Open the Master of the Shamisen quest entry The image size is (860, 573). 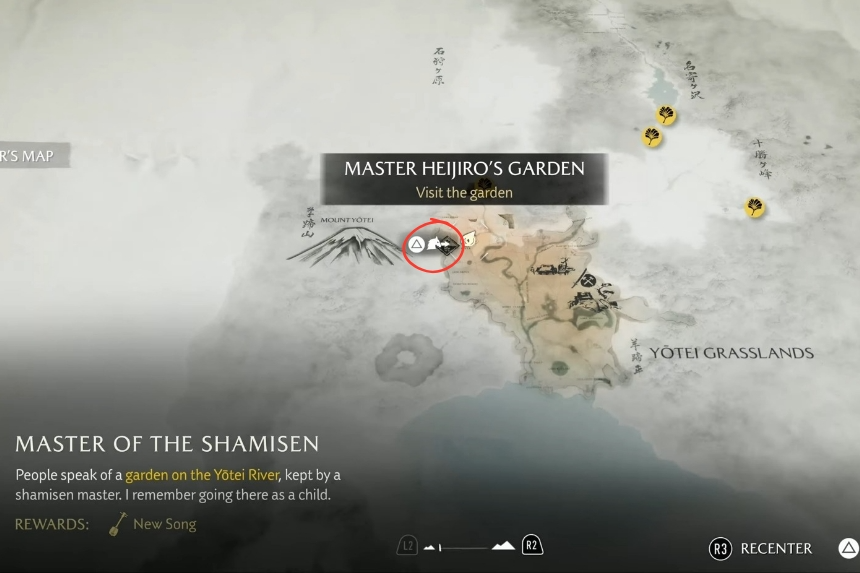(167, 443)
